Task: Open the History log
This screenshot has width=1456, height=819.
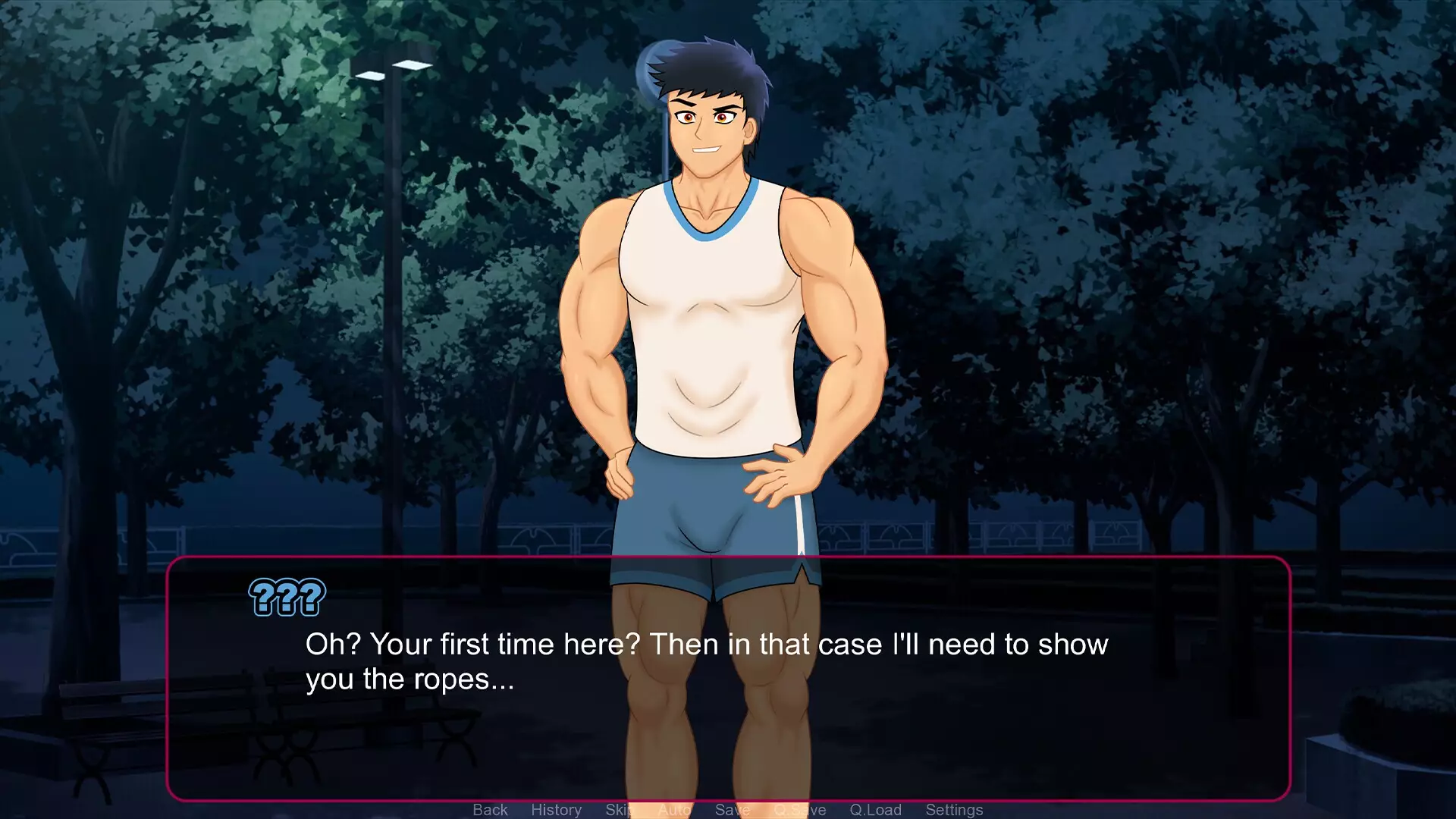Action: click(557, 809)
